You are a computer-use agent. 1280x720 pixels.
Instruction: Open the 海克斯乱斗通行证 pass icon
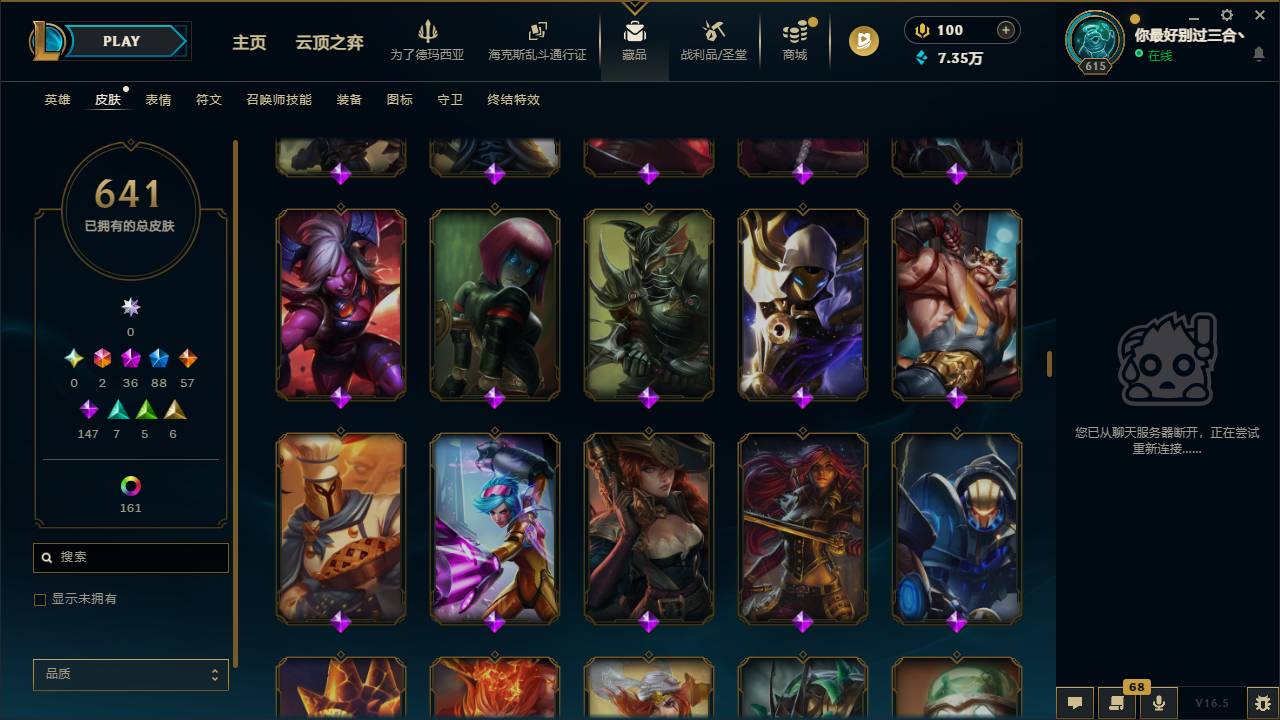(537, 32)
